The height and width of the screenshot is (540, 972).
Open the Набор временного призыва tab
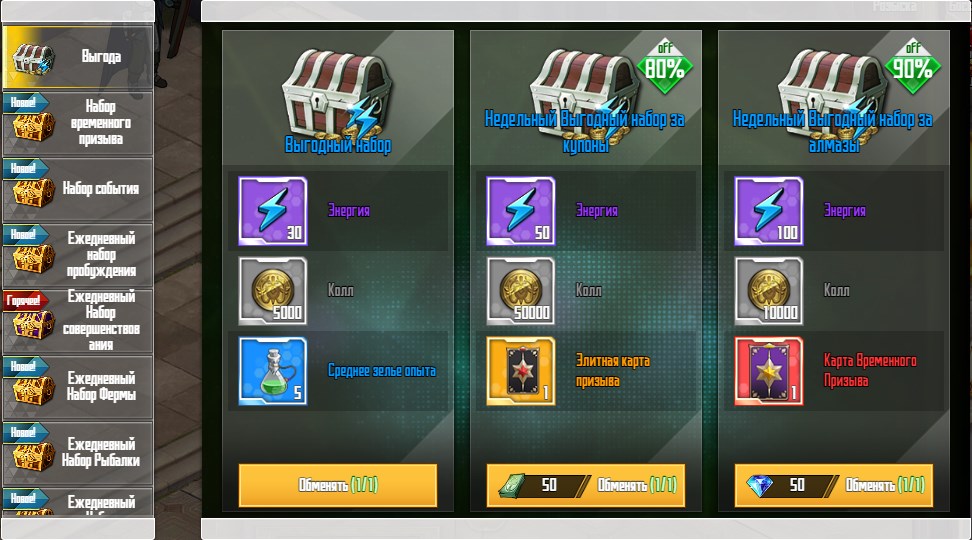coord(78,123)
